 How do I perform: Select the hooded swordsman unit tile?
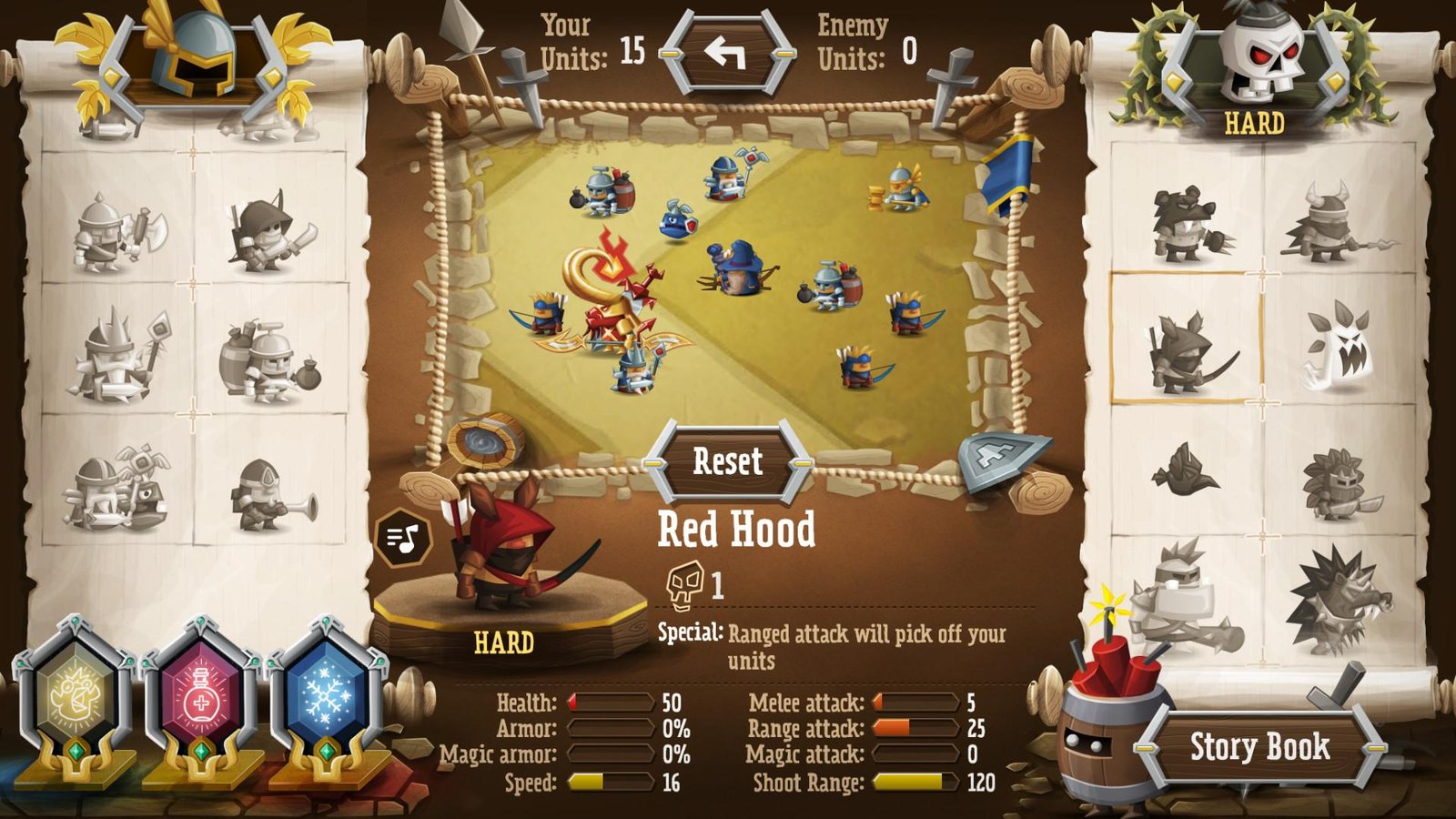(x=270, y=231)
